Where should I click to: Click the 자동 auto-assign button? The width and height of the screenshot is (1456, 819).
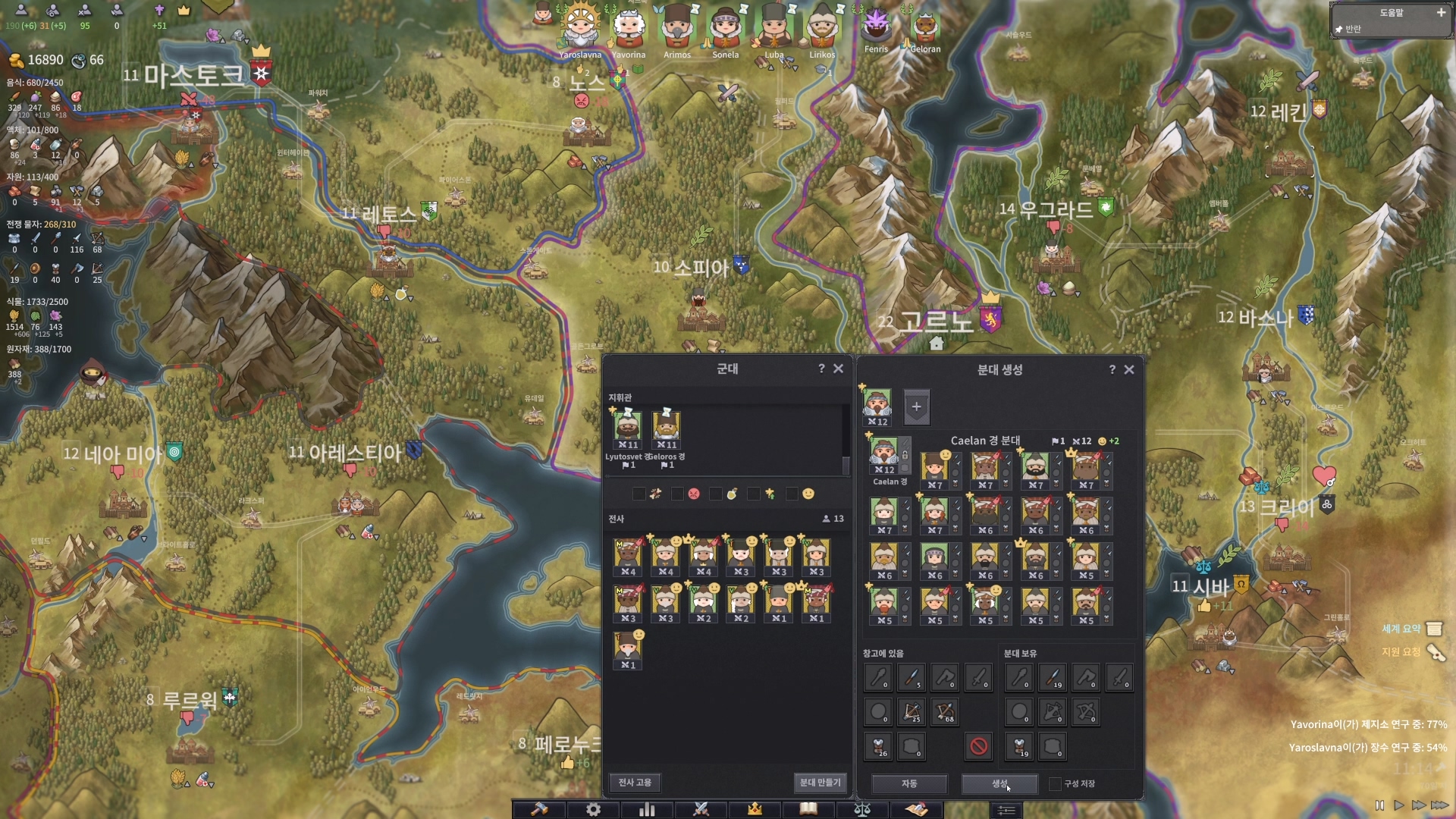tap(908, 783)
